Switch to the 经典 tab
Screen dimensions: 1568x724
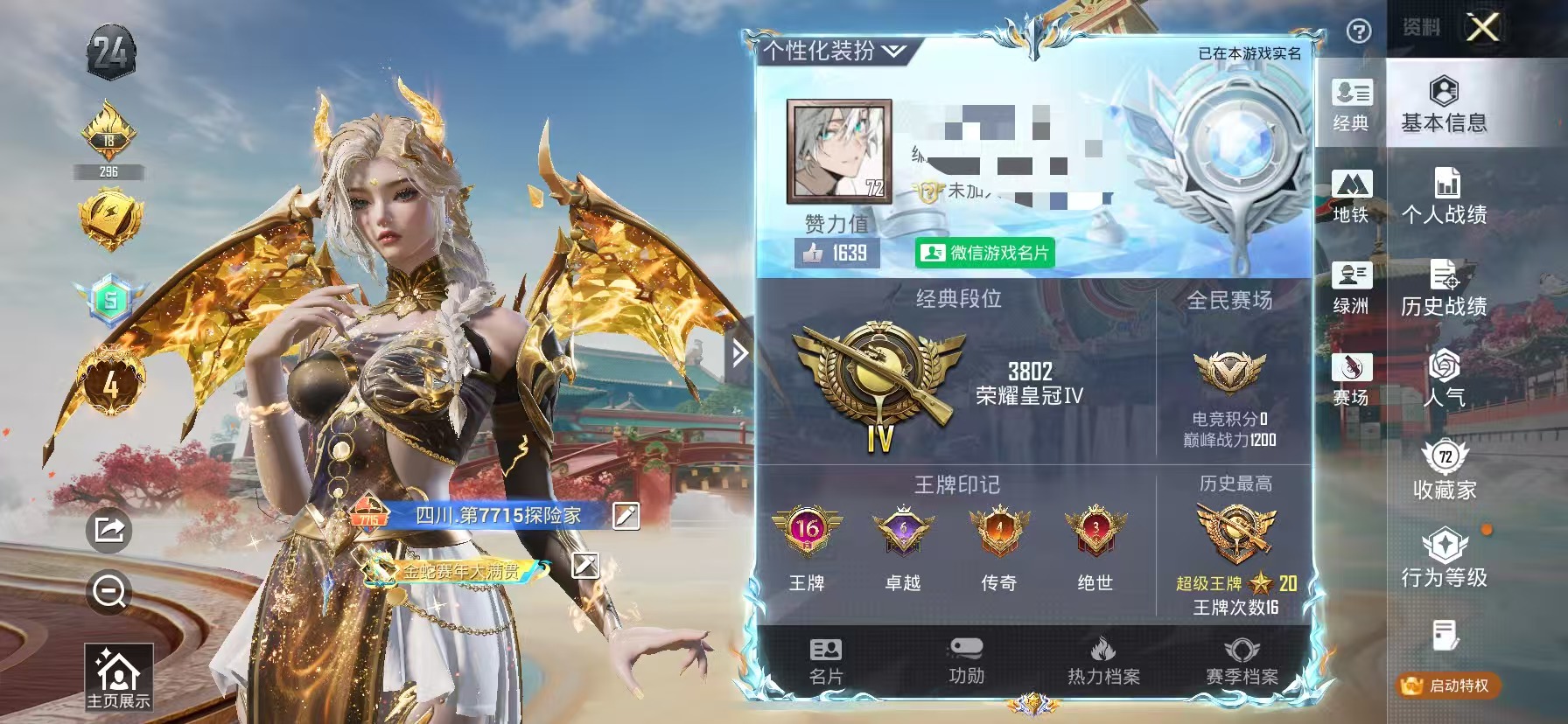tap(1353, 103)
